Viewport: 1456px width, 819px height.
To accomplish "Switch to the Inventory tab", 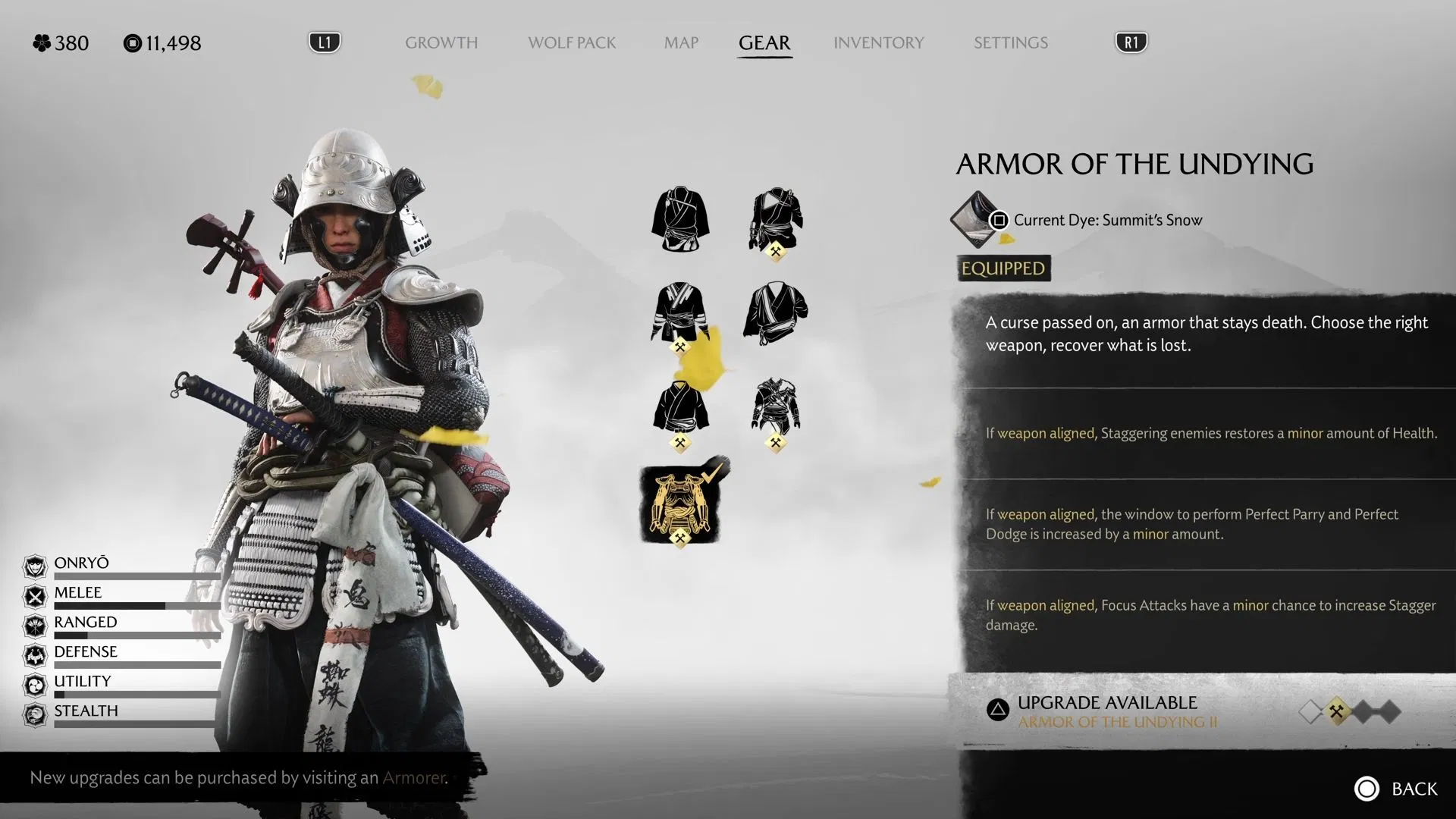I will (x=878, y=43).
